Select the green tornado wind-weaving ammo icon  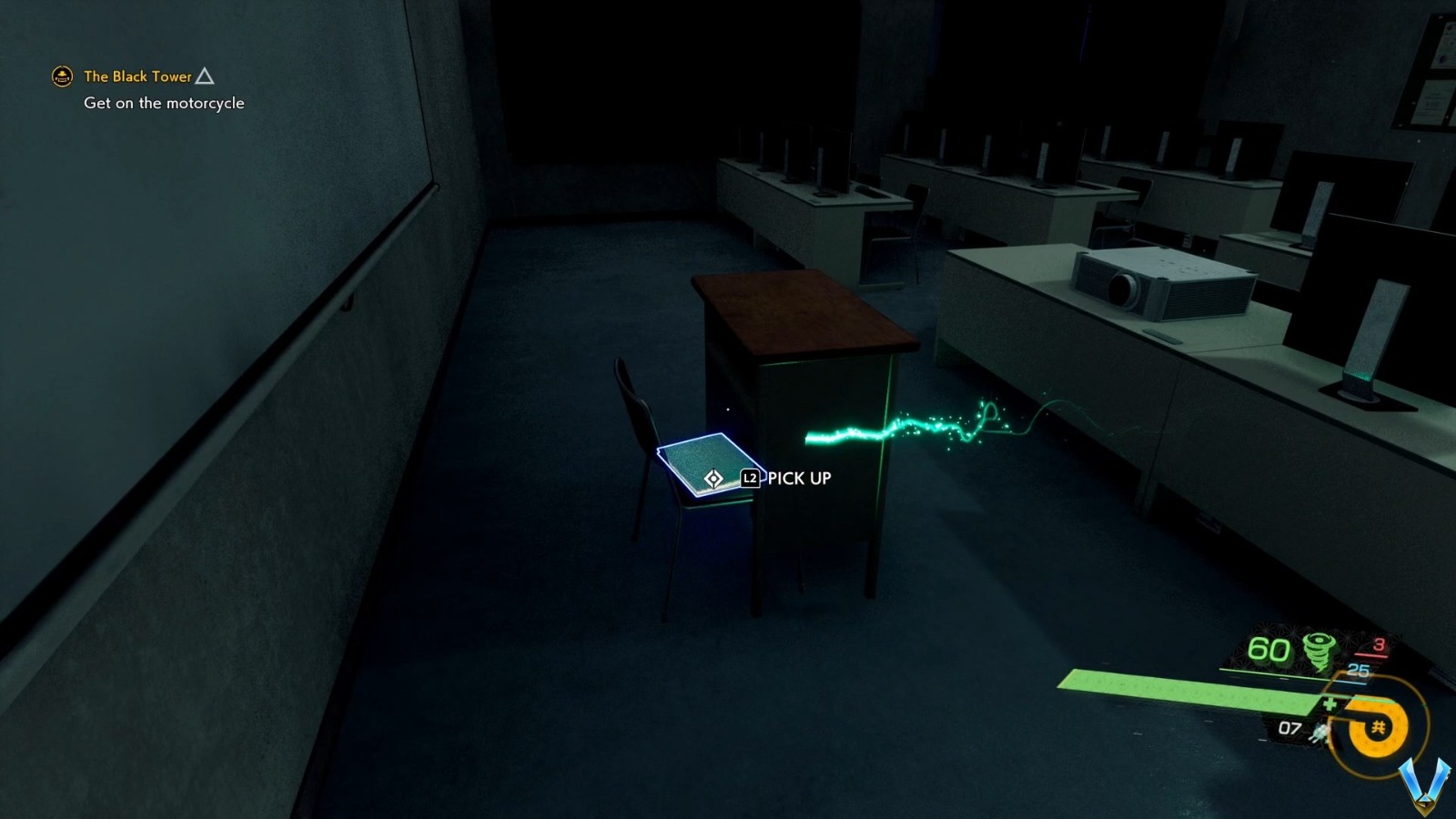(1319, 650)
